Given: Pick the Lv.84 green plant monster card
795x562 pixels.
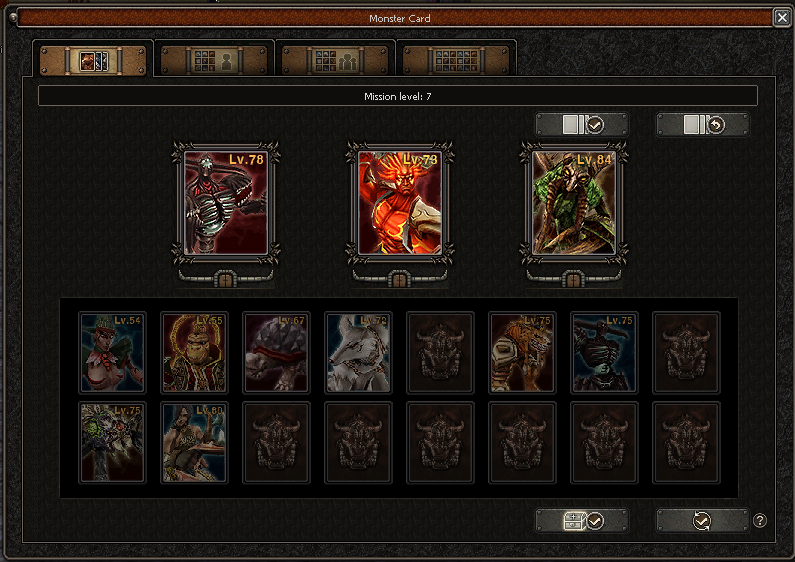Looking at the screenshot, I should point(574,204).
